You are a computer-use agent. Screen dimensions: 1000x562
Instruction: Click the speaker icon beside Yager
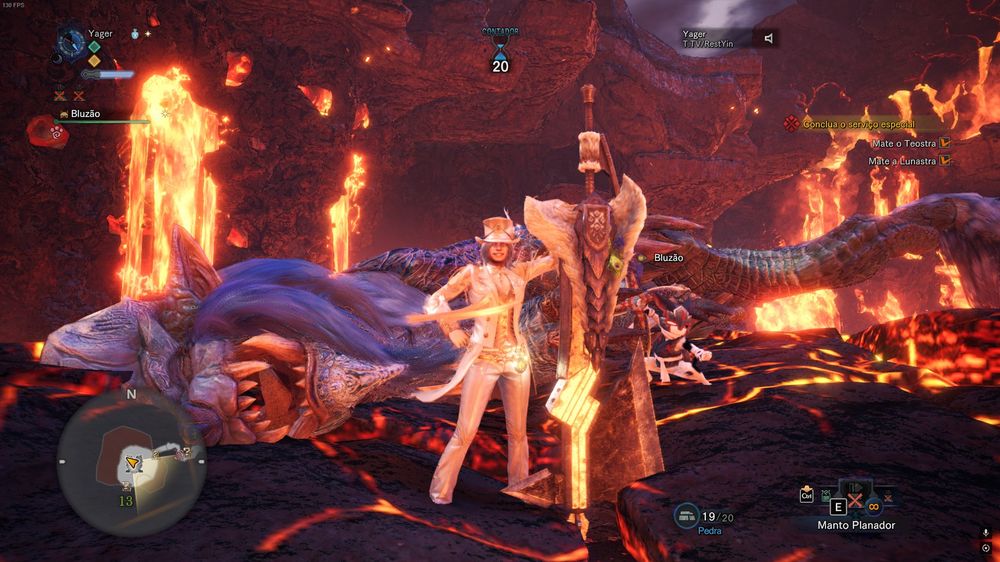tap(768, 38)
